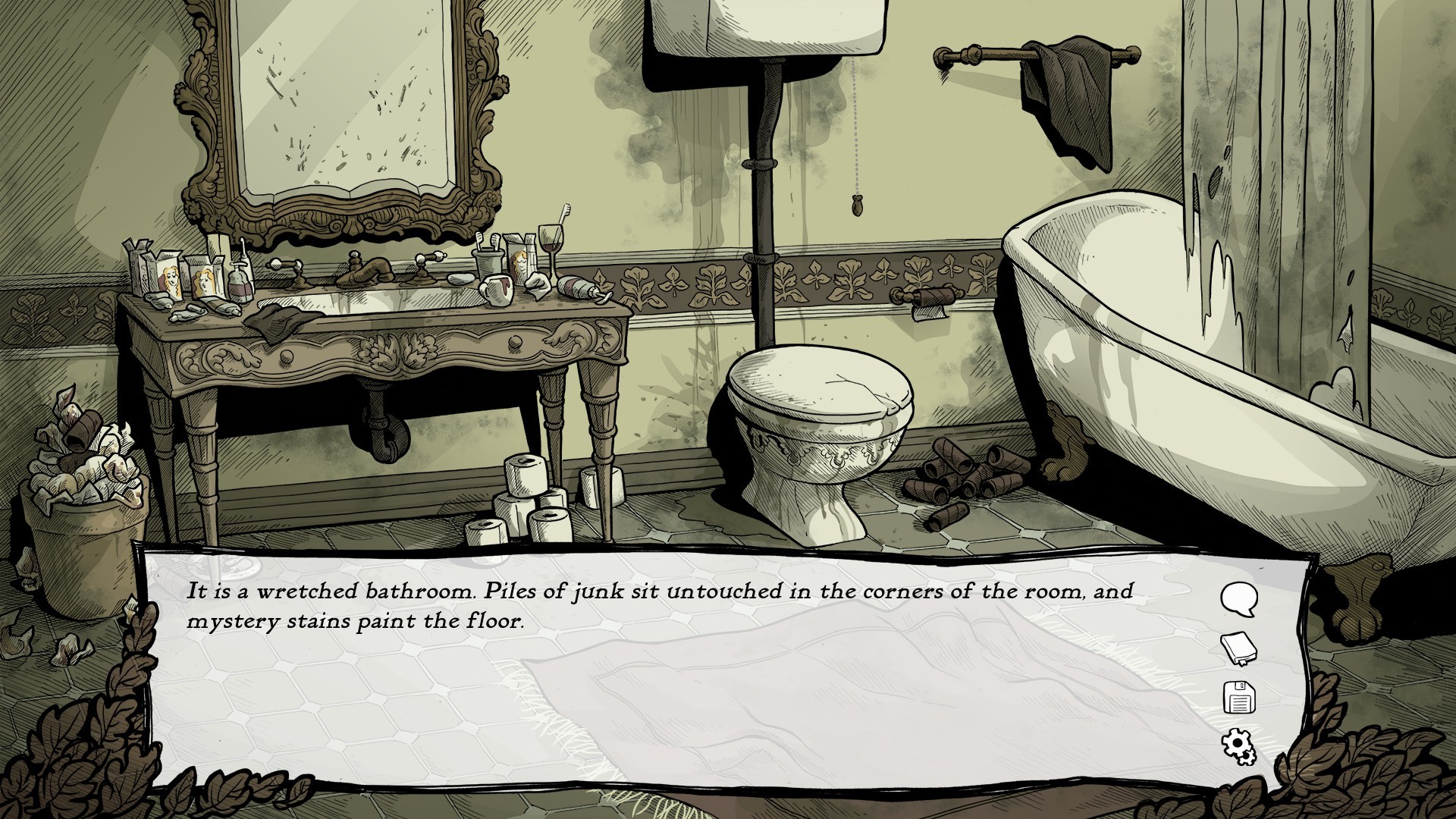Open the journal book icon
1456x819 pixels.
pyautogui.click(x=1238, y=649)
